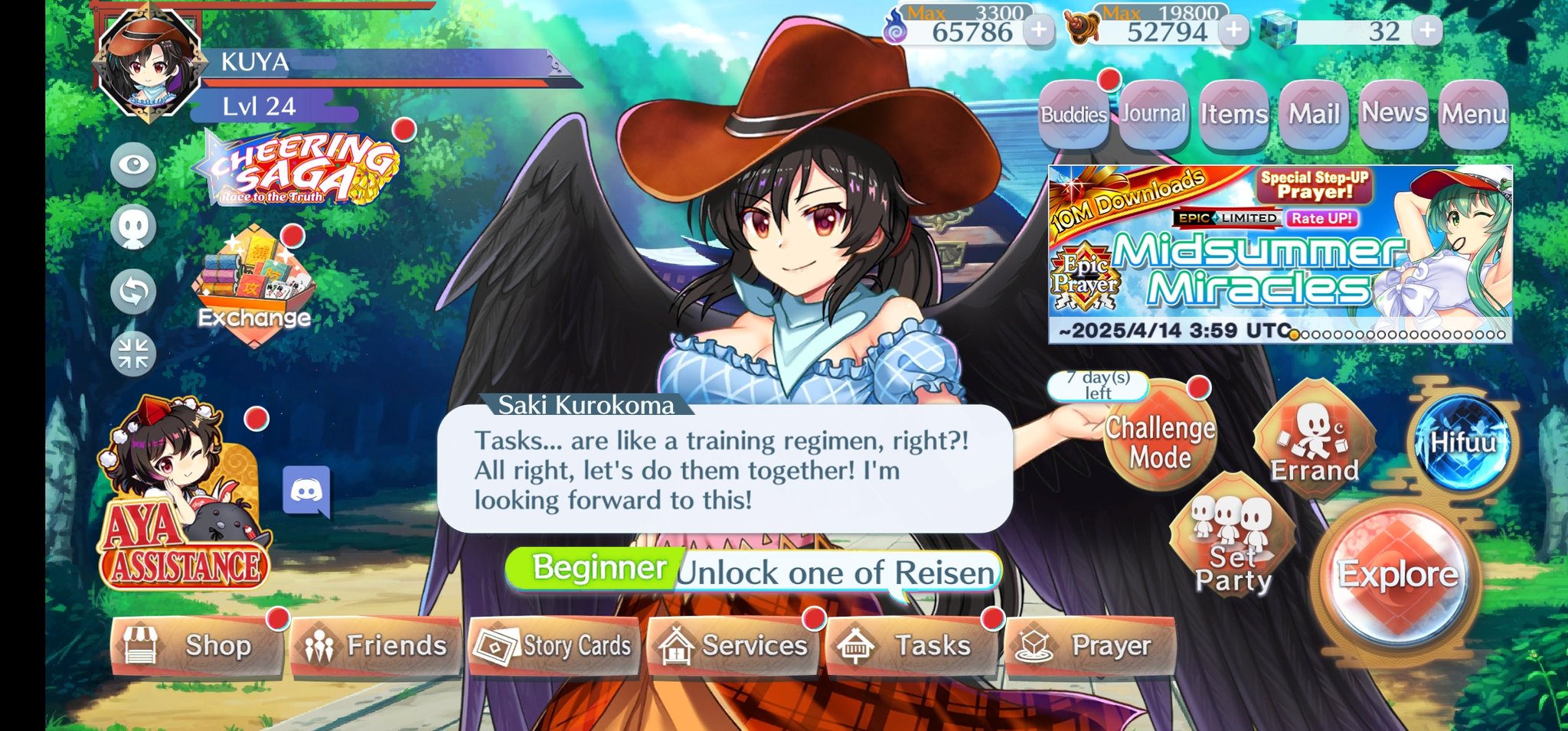
Task: Open the Hifuu portal icon
Action: (1462, 442)
